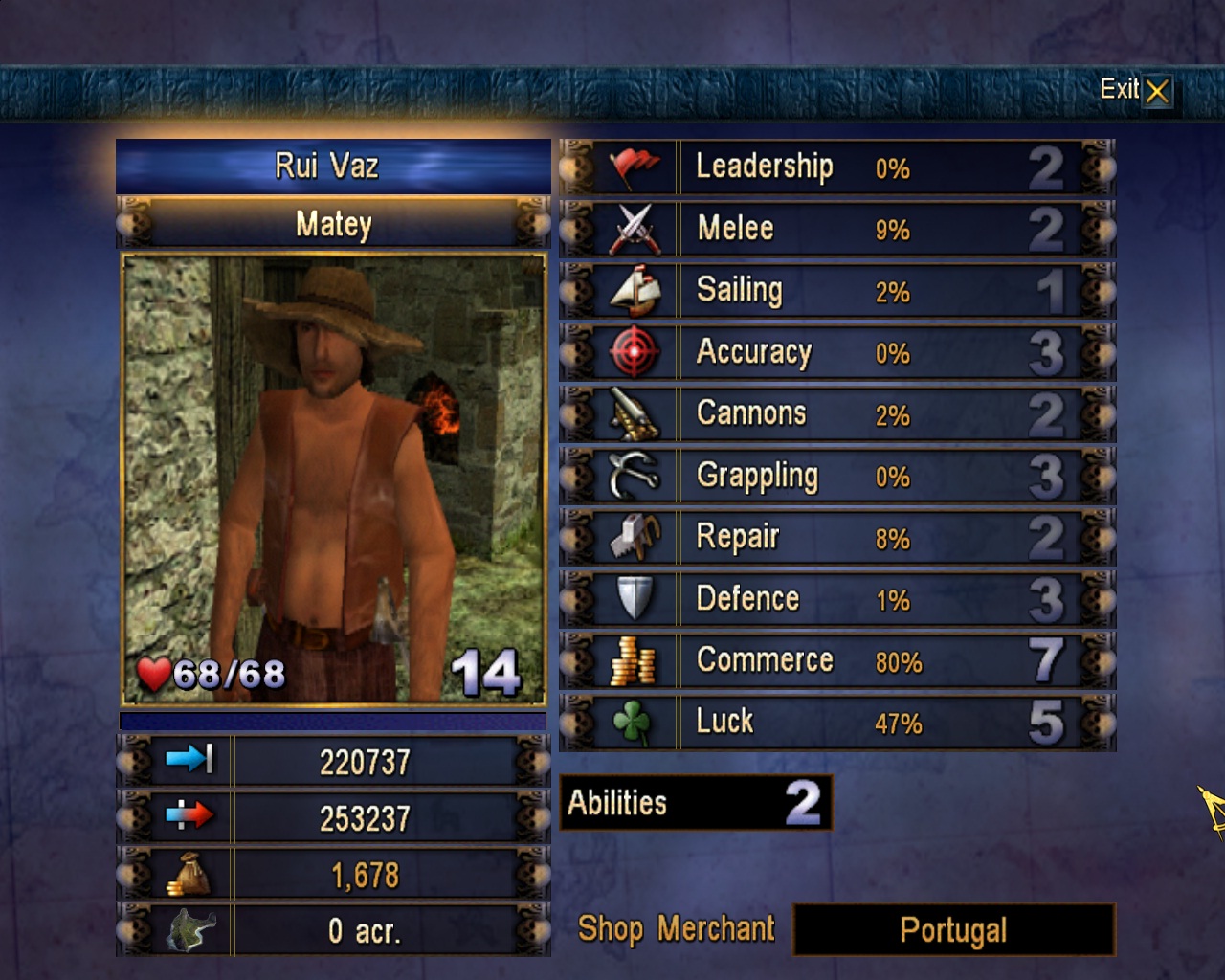Close the character screen with Exit
The width and height of the screenshot is (1225, 980).
(x=1136, y=91)
